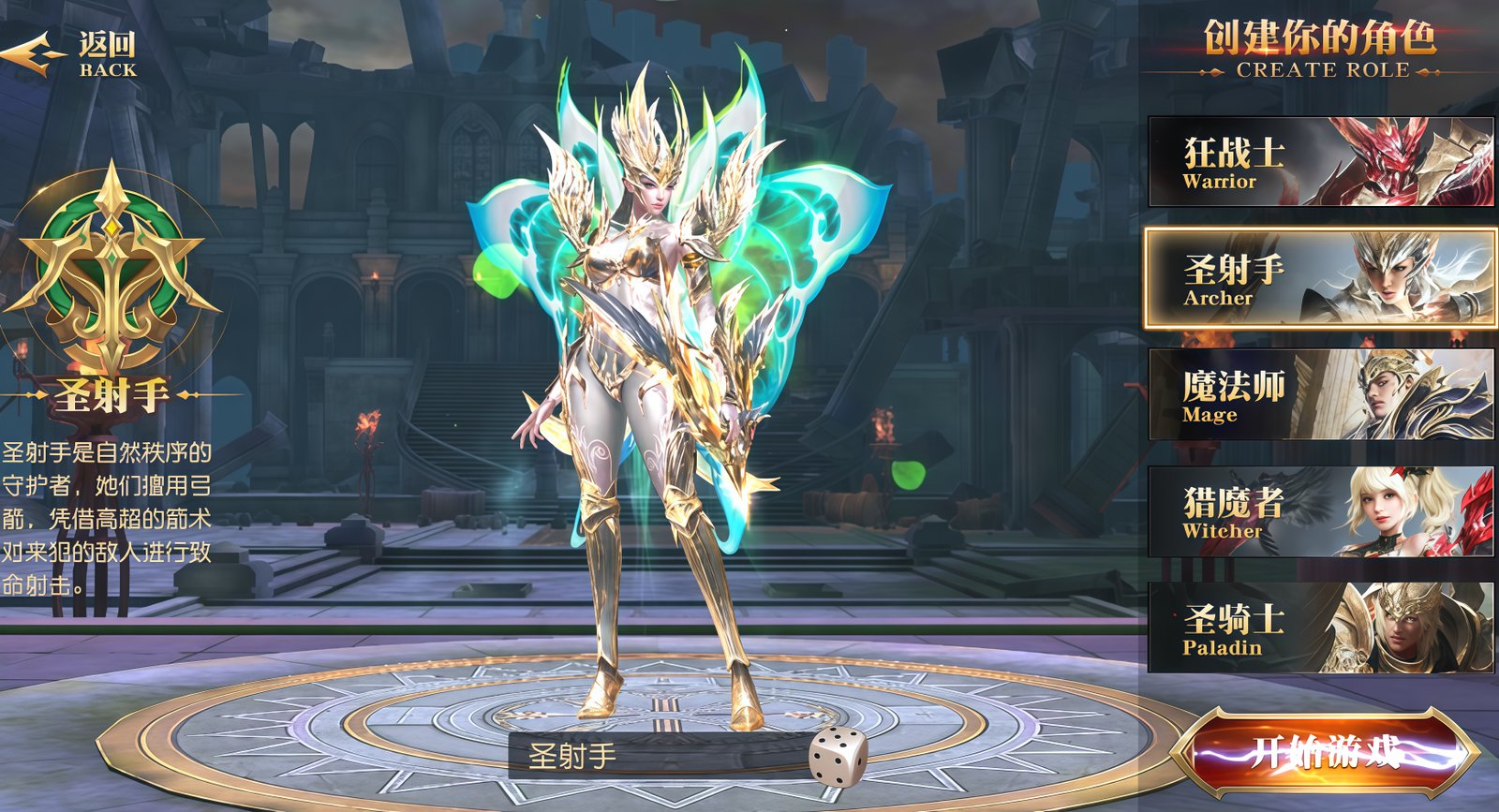Viewport: 1499px width, 812px height.
Task: Choose the 圣射手 Archer class
Action: click(1320, 278)
